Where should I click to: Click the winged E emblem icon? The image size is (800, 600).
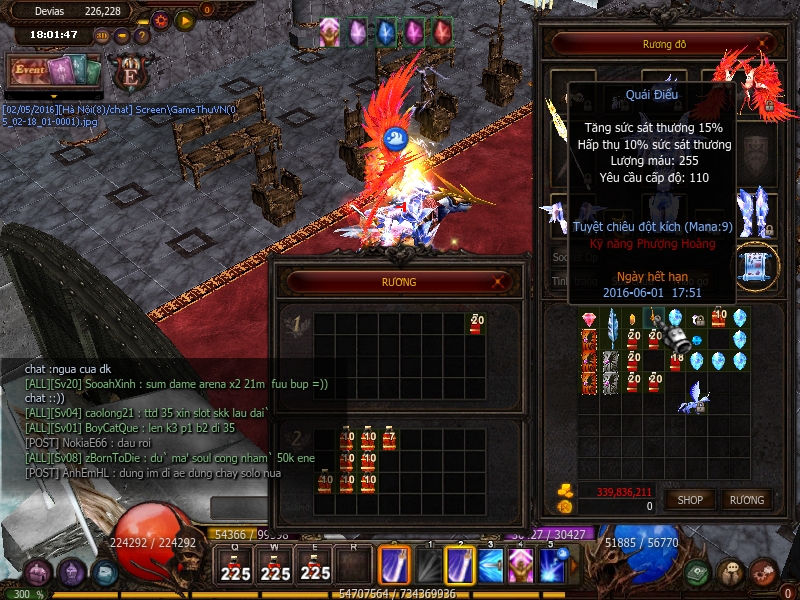point(128,73)
